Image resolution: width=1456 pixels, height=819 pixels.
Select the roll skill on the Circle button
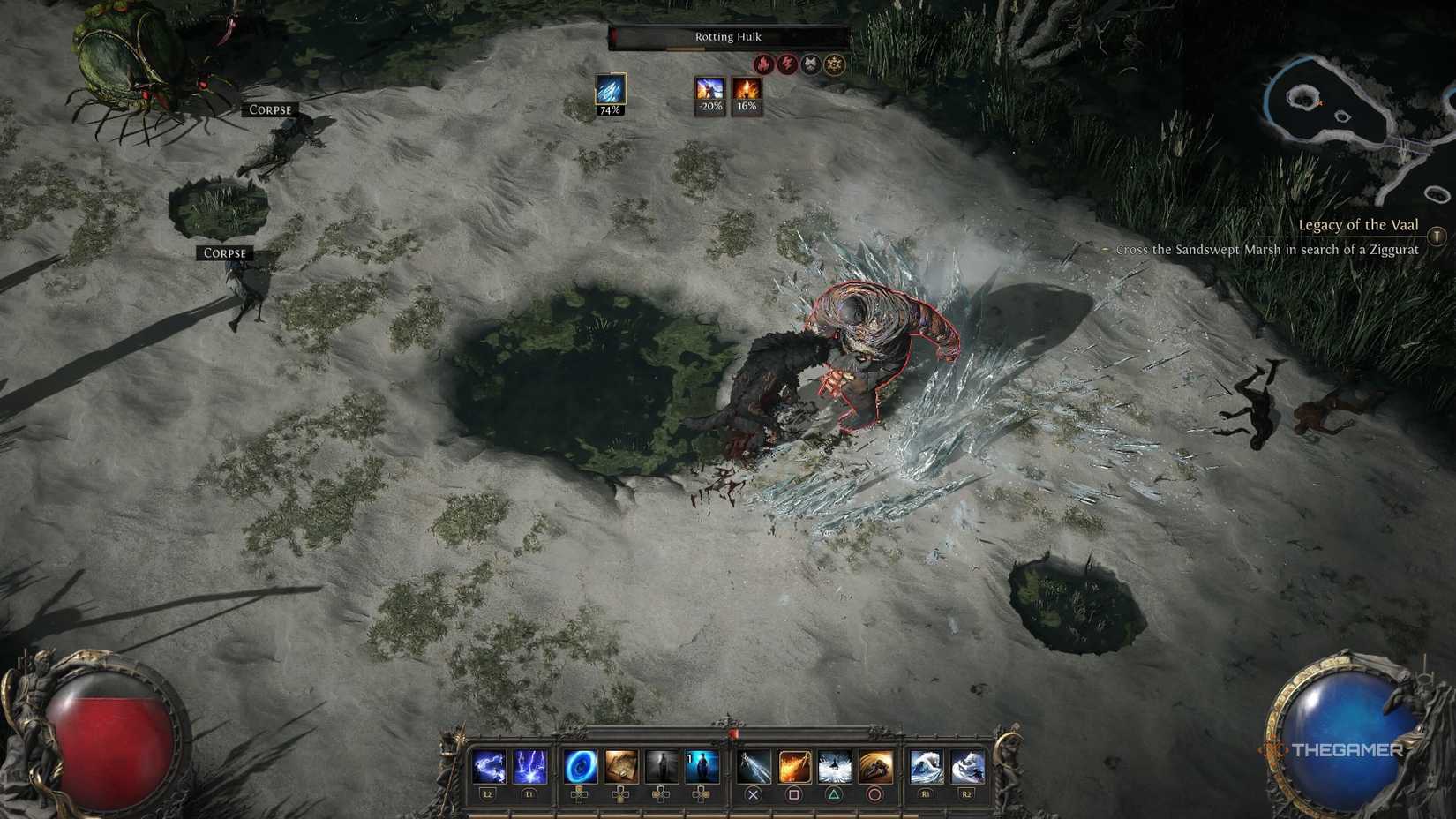coord(874,766)
